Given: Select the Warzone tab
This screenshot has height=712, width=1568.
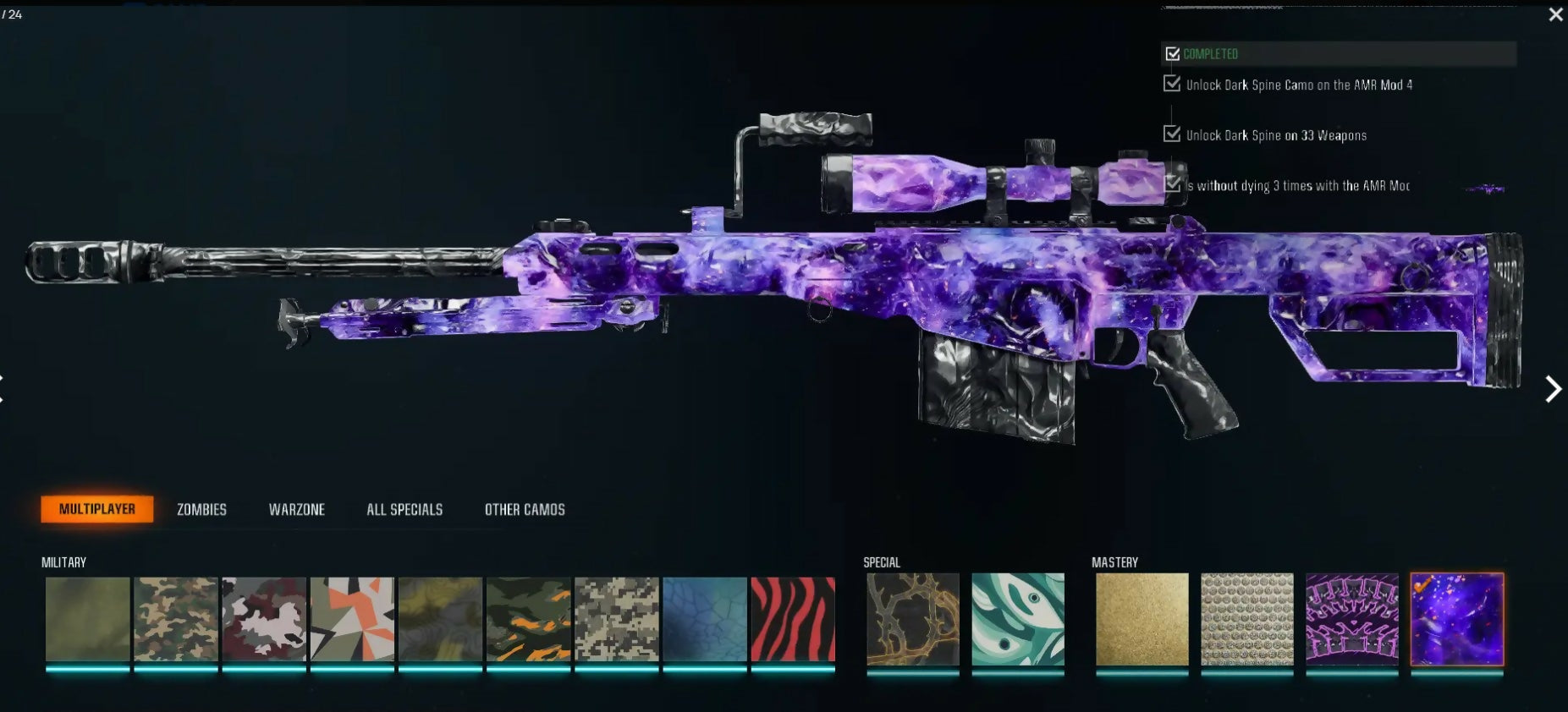Looking at the screenshot, I should [297, 509].
